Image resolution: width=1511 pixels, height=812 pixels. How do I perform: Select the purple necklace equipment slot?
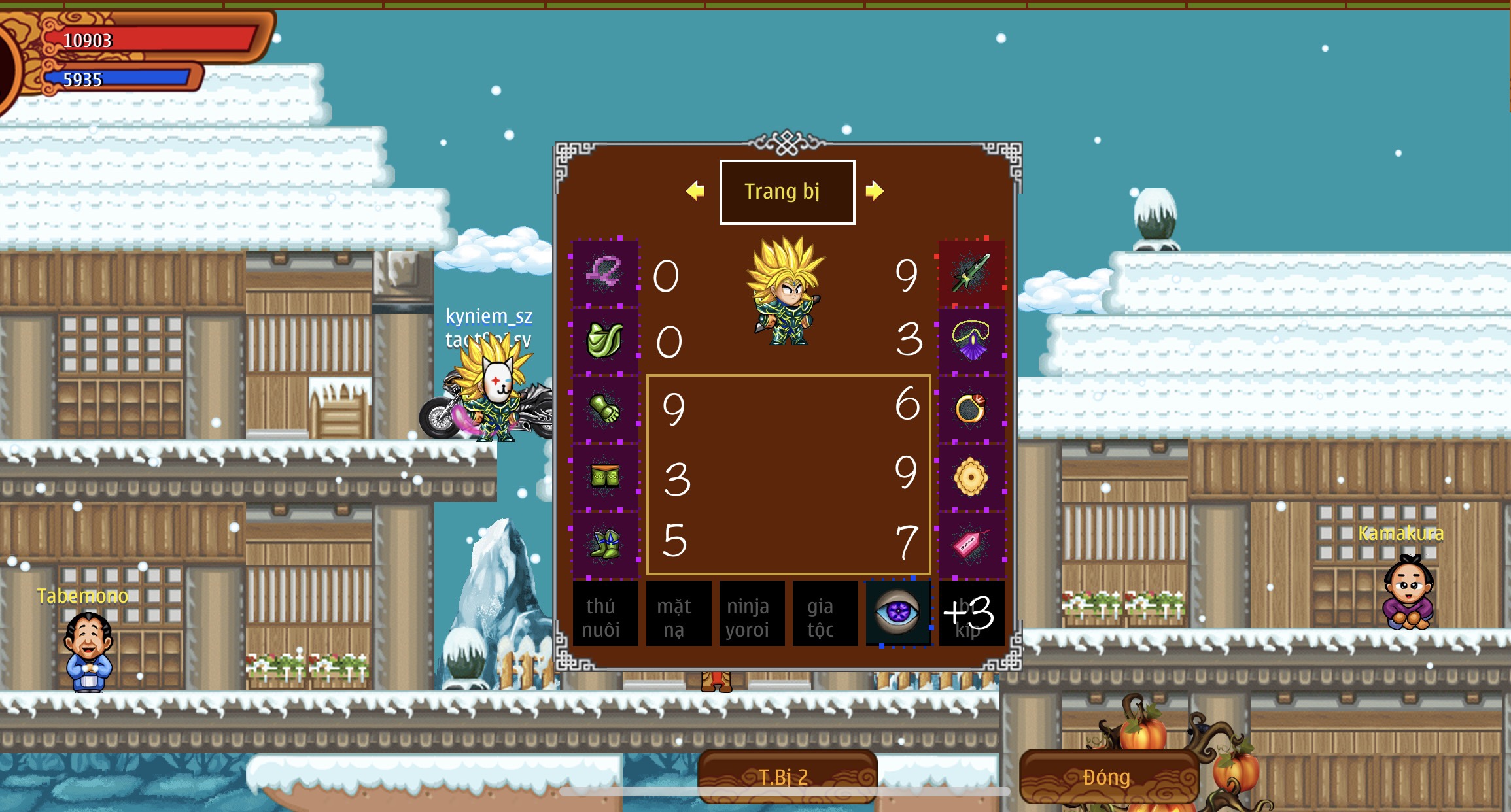(x=971, y=341)
